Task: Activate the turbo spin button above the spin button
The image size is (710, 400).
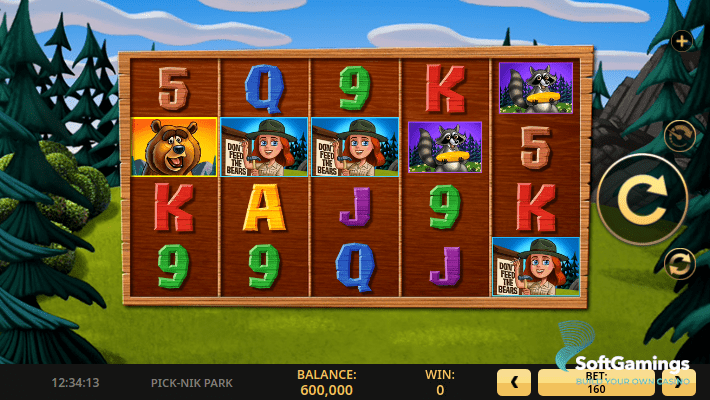Action: [x=680, y=134]
